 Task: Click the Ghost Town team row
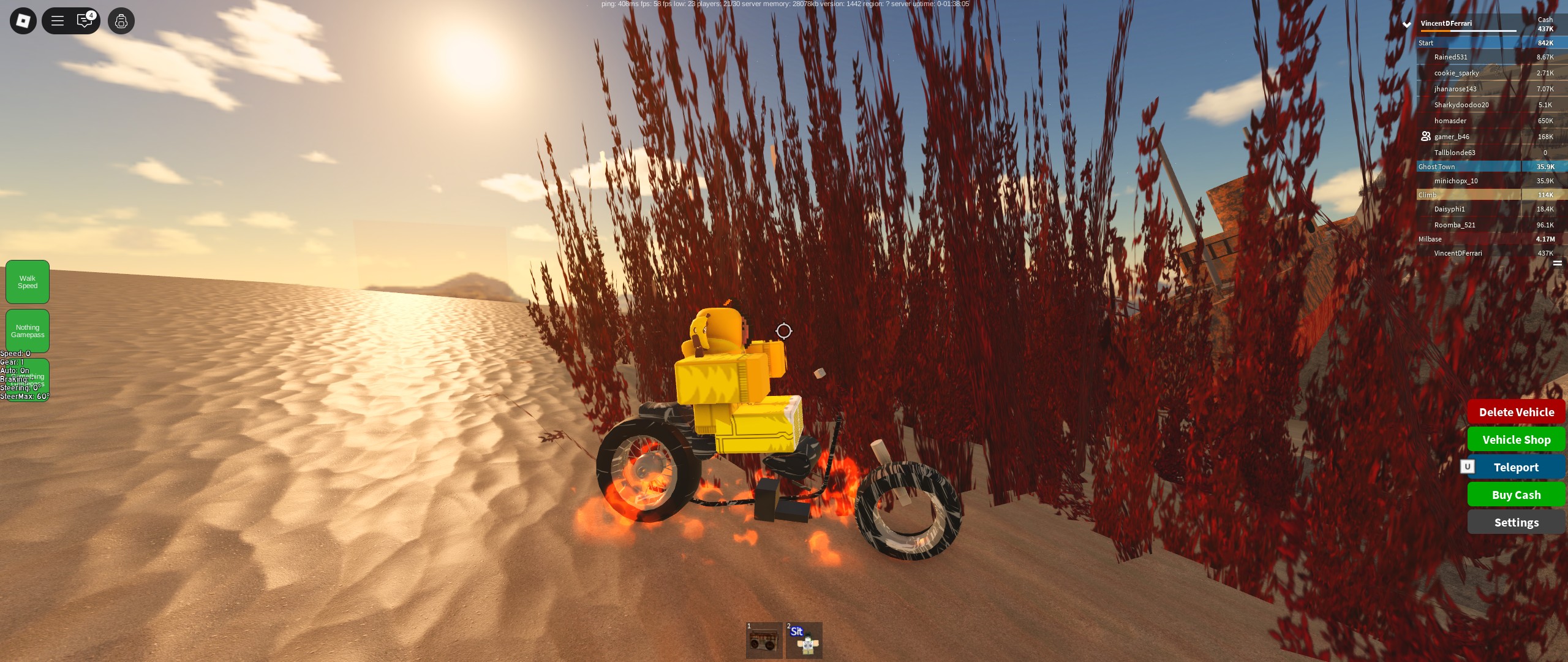(1470, 167)
